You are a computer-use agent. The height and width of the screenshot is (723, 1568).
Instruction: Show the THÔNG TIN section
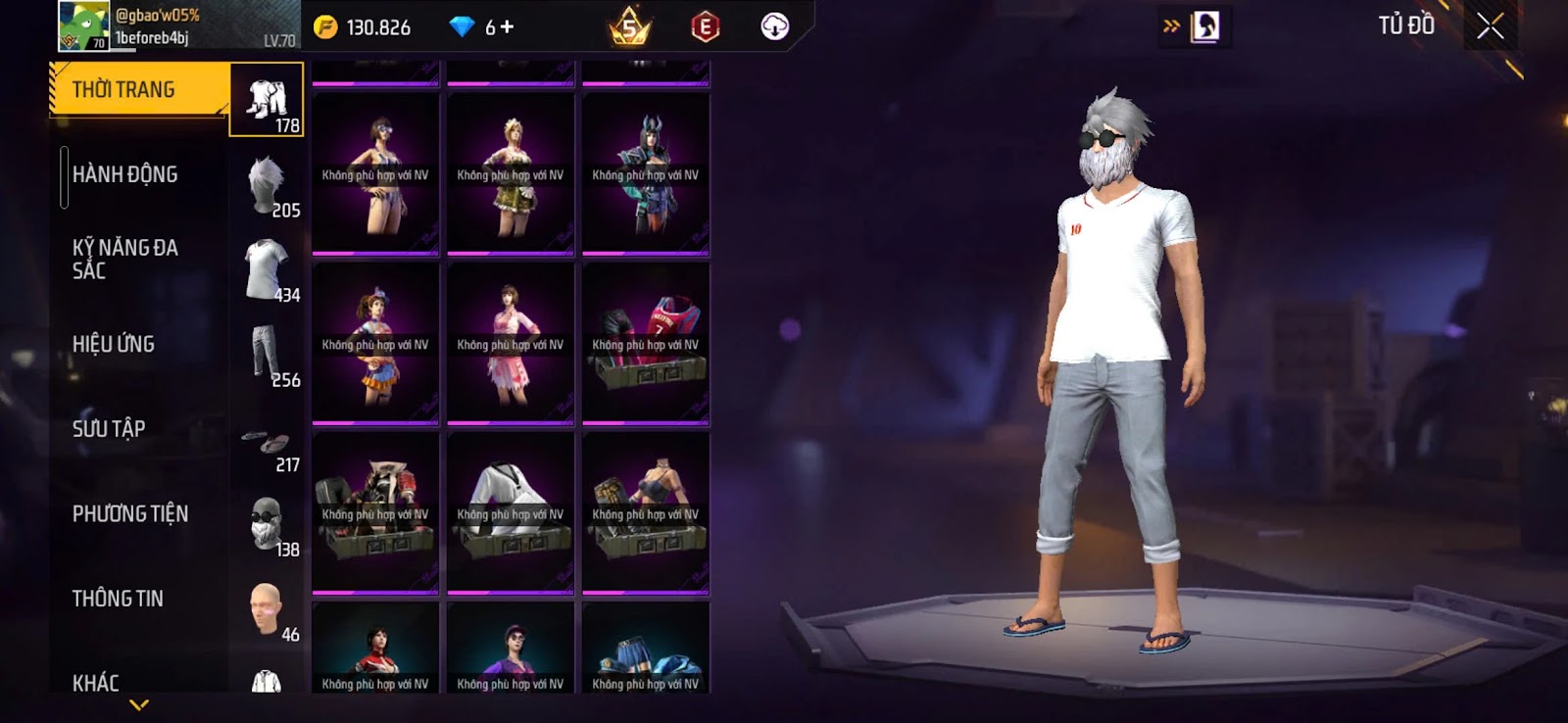[x=118, y=599]
